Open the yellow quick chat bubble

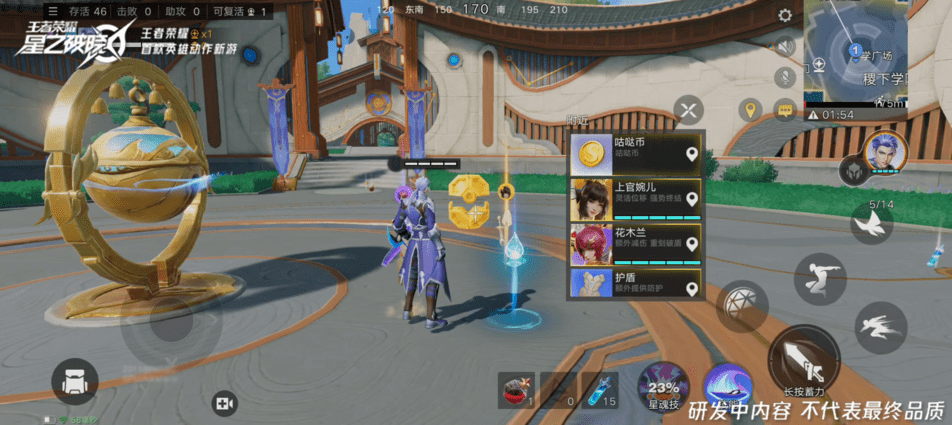[784, 109]
